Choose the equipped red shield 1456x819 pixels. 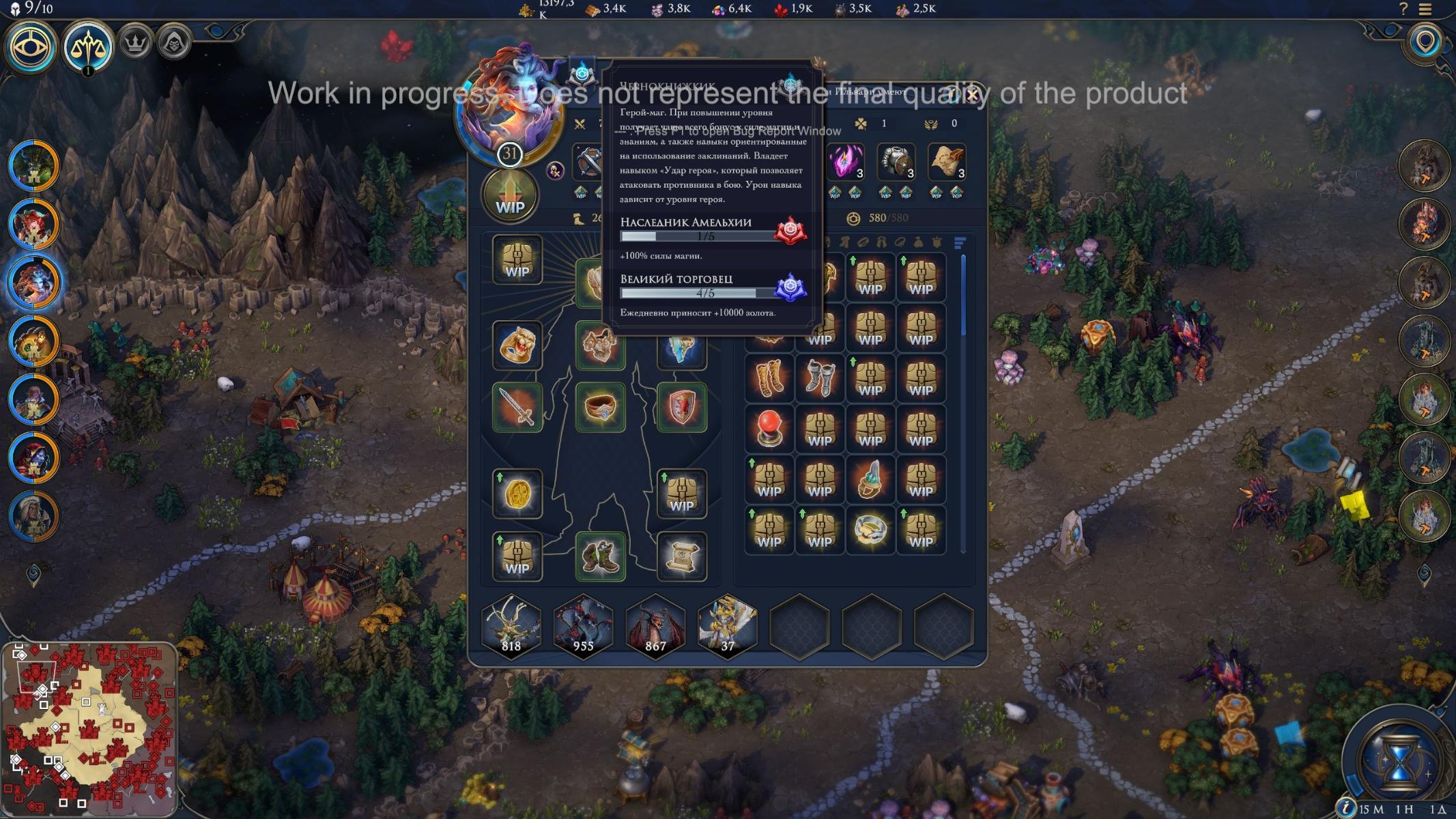tap(681, 407)
